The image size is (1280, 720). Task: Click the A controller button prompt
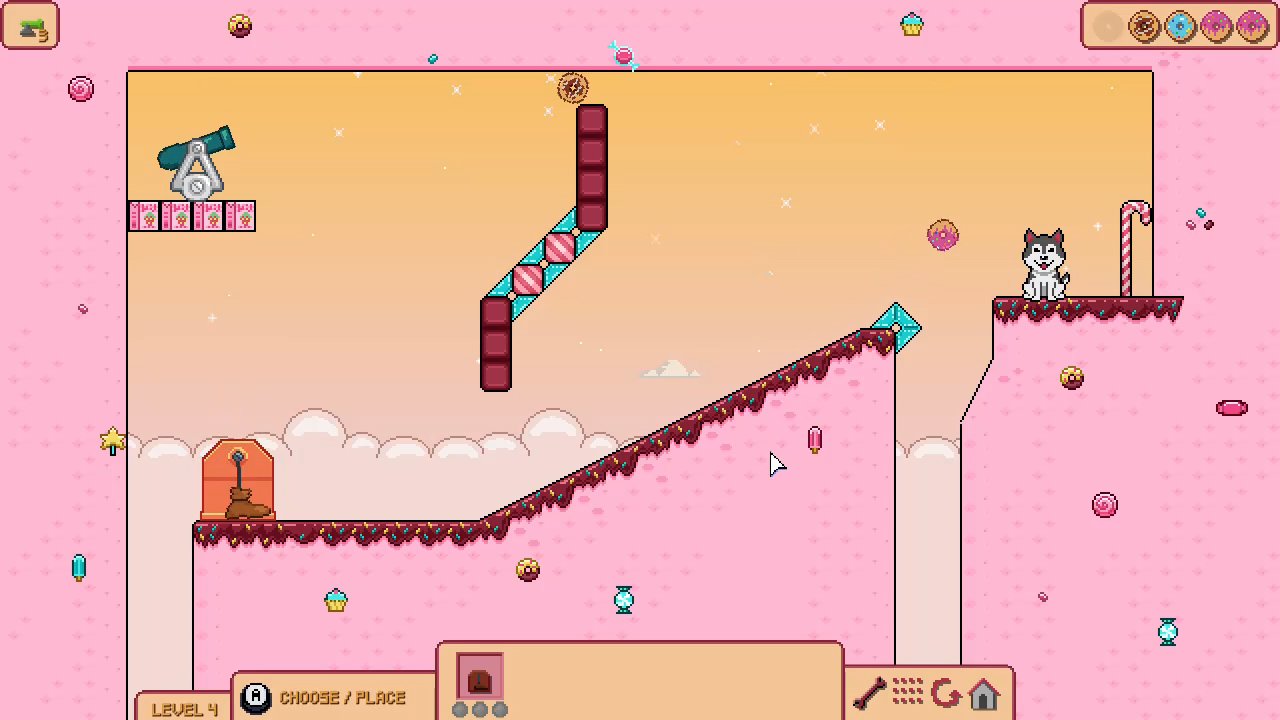tap(255, 697)
